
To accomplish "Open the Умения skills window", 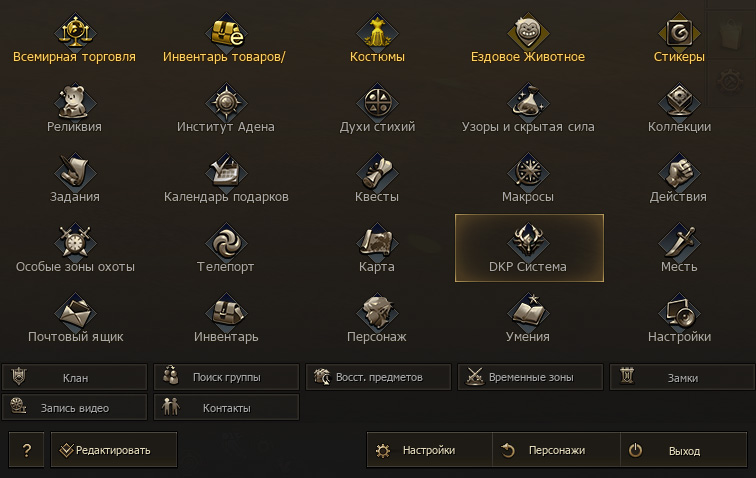I will (528, 321).
